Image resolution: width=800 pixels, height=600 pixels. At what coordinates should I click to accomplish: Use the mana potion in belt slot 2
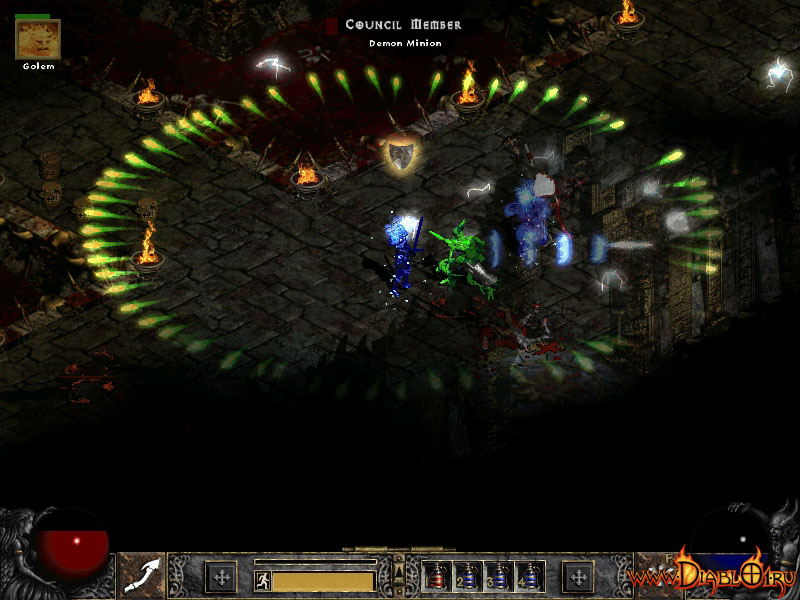click(467, 577)
